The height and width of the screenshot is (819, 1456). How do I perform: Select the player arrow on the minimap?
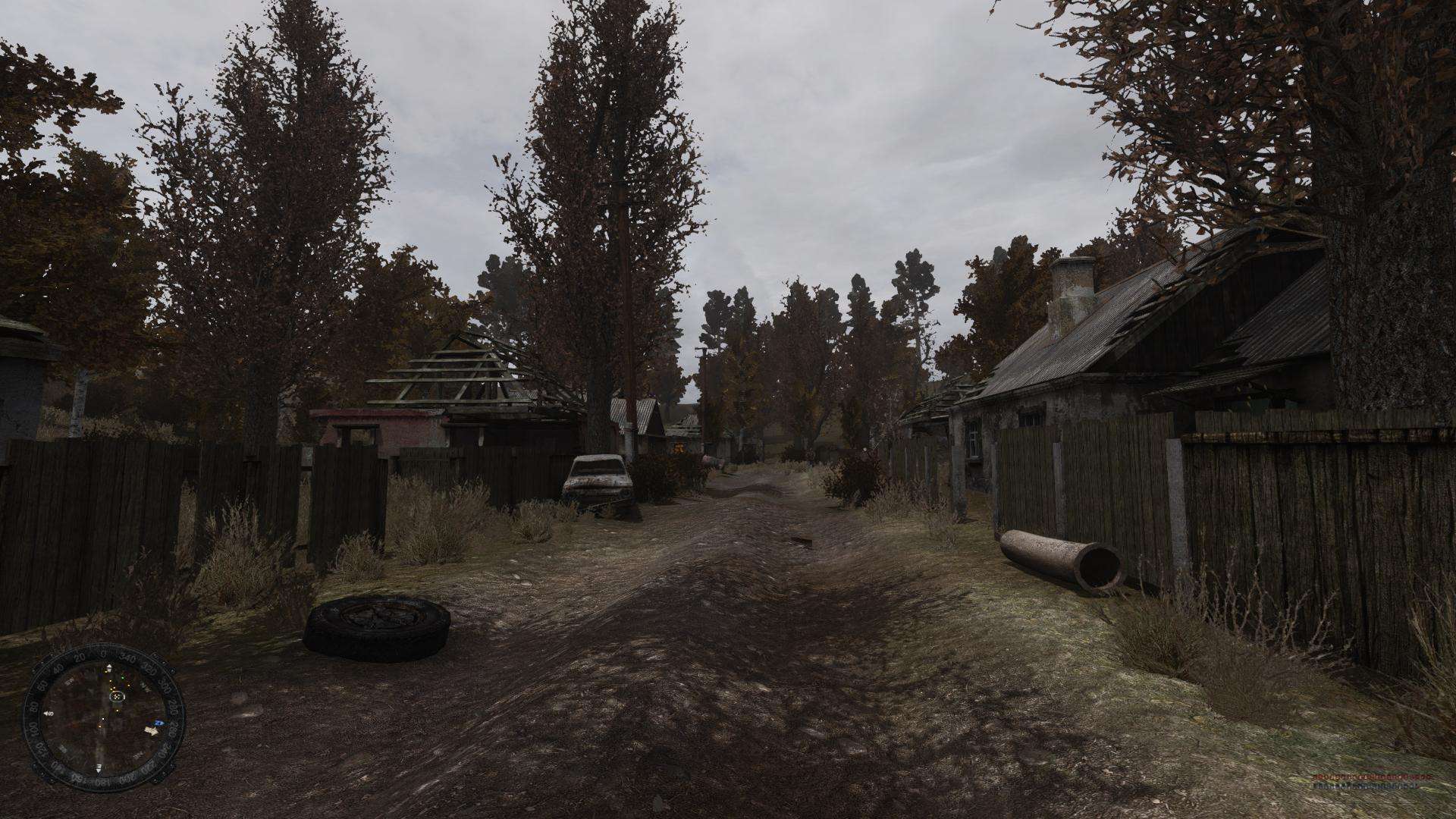(117, 697)
